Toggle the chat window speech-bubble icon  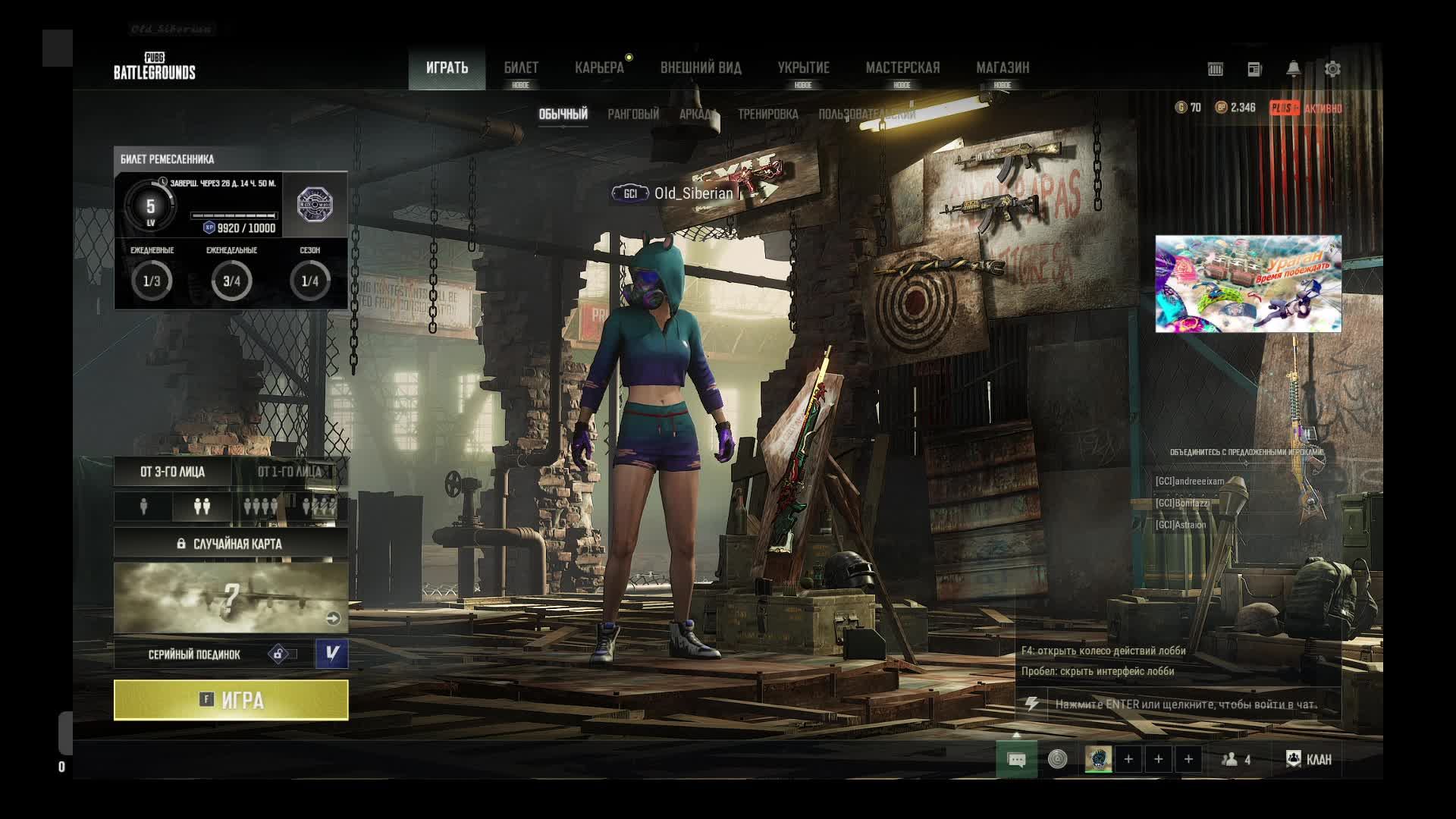pos(1017,759)
